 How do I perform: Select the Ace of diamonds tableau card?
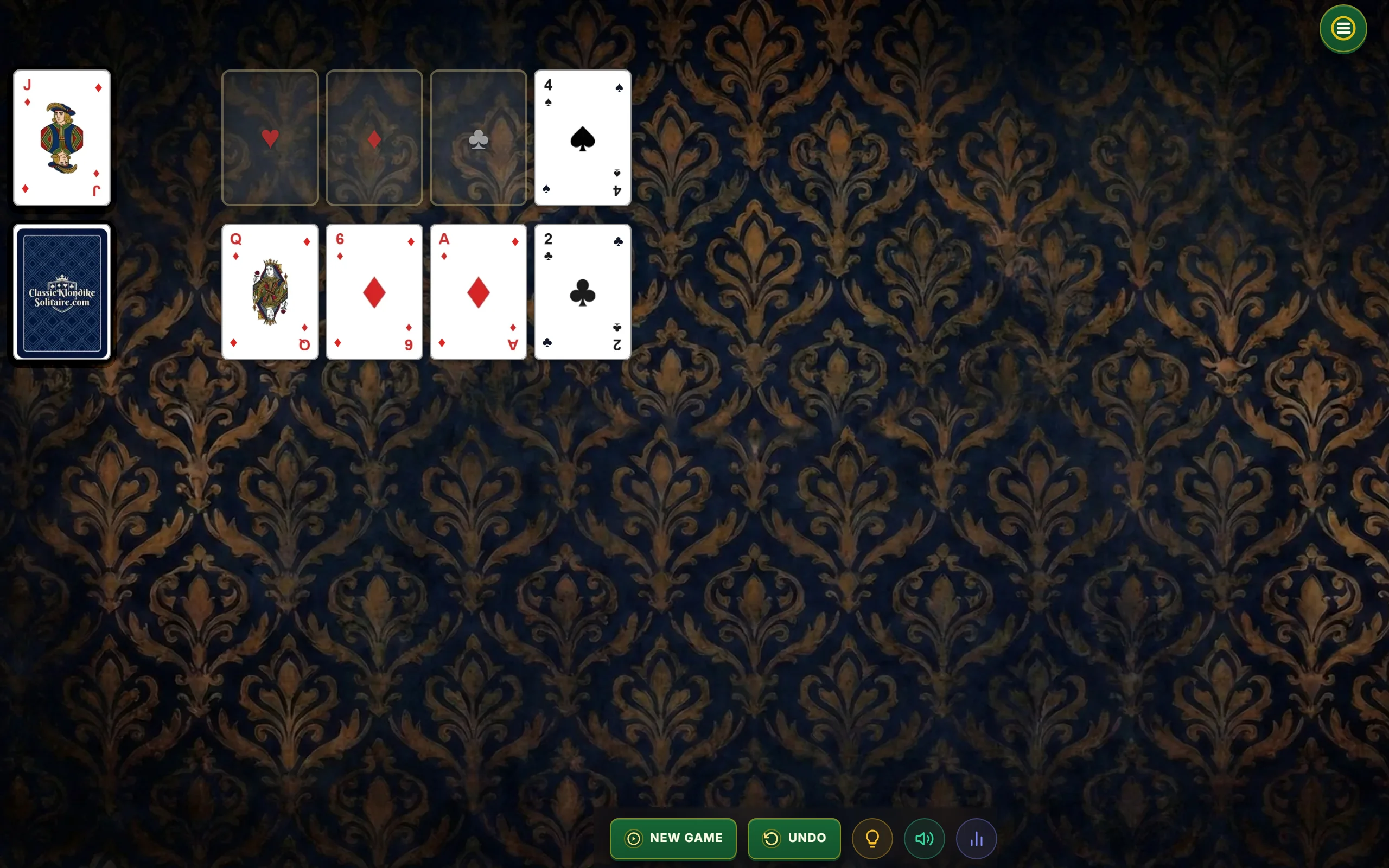click(x=477, y=292)
